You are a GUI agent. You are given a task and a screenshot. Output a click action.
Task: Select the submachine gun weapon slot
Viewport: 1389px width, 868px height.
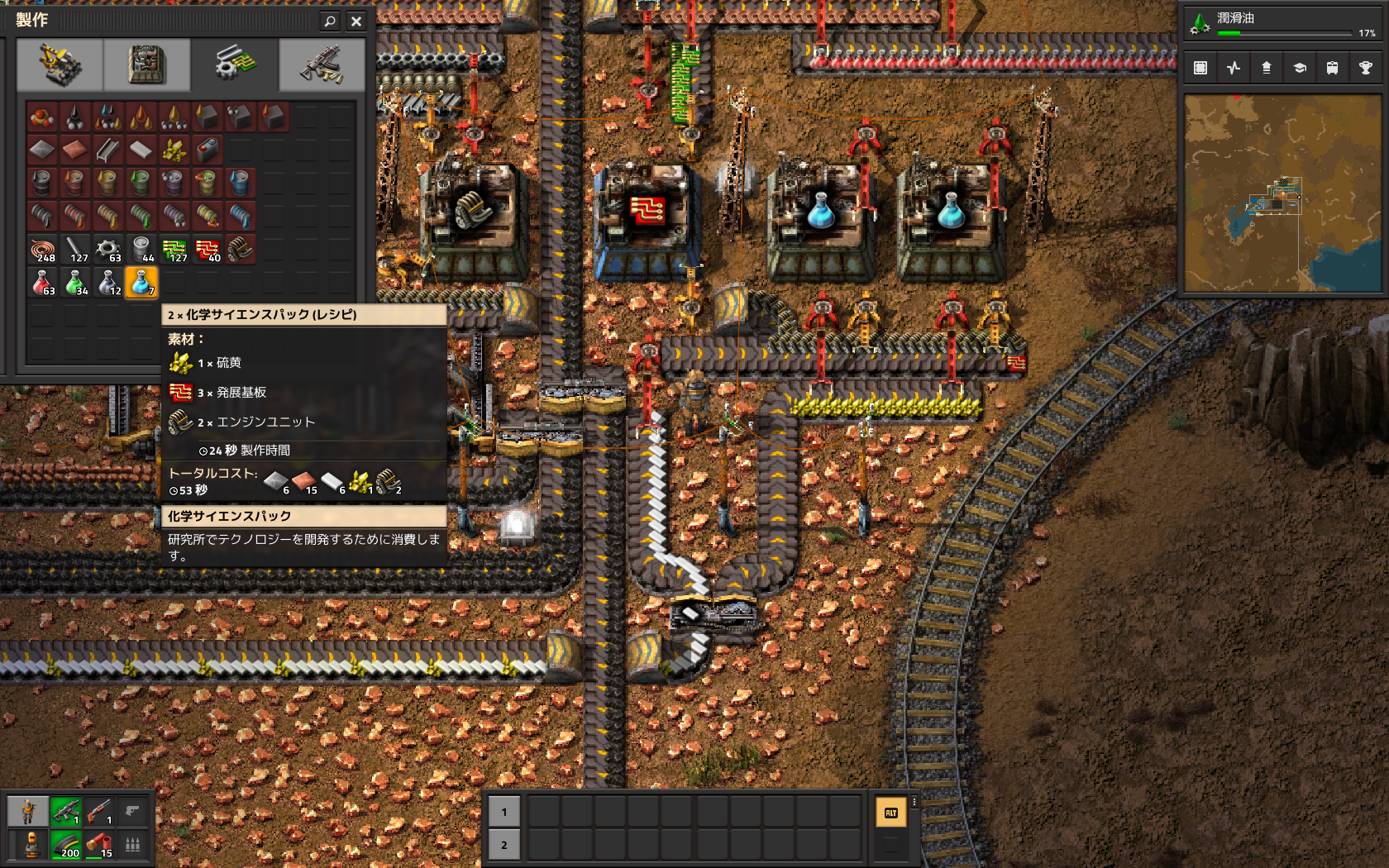66,812
